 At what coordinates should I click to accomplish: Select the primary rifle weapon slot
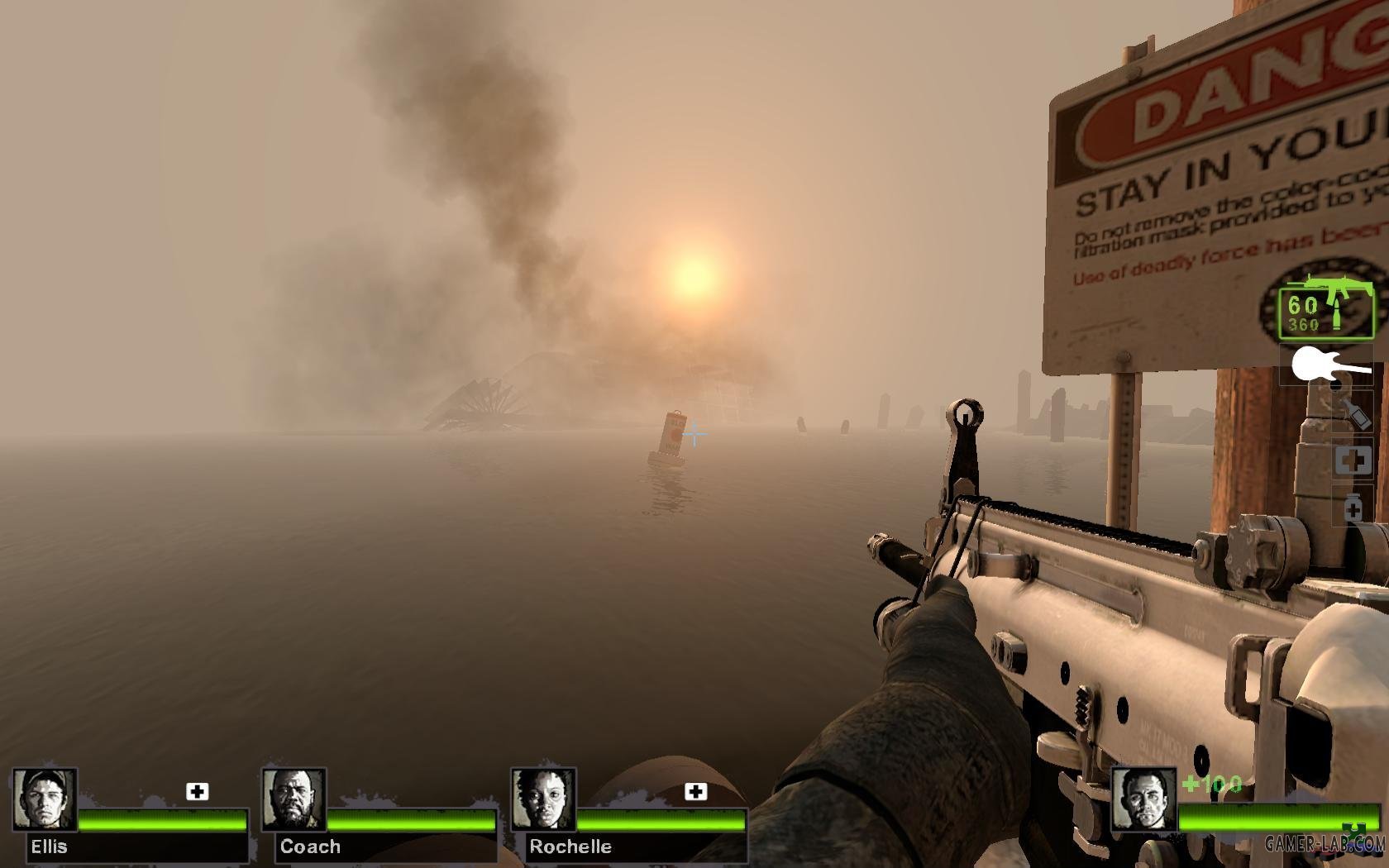1326,310
